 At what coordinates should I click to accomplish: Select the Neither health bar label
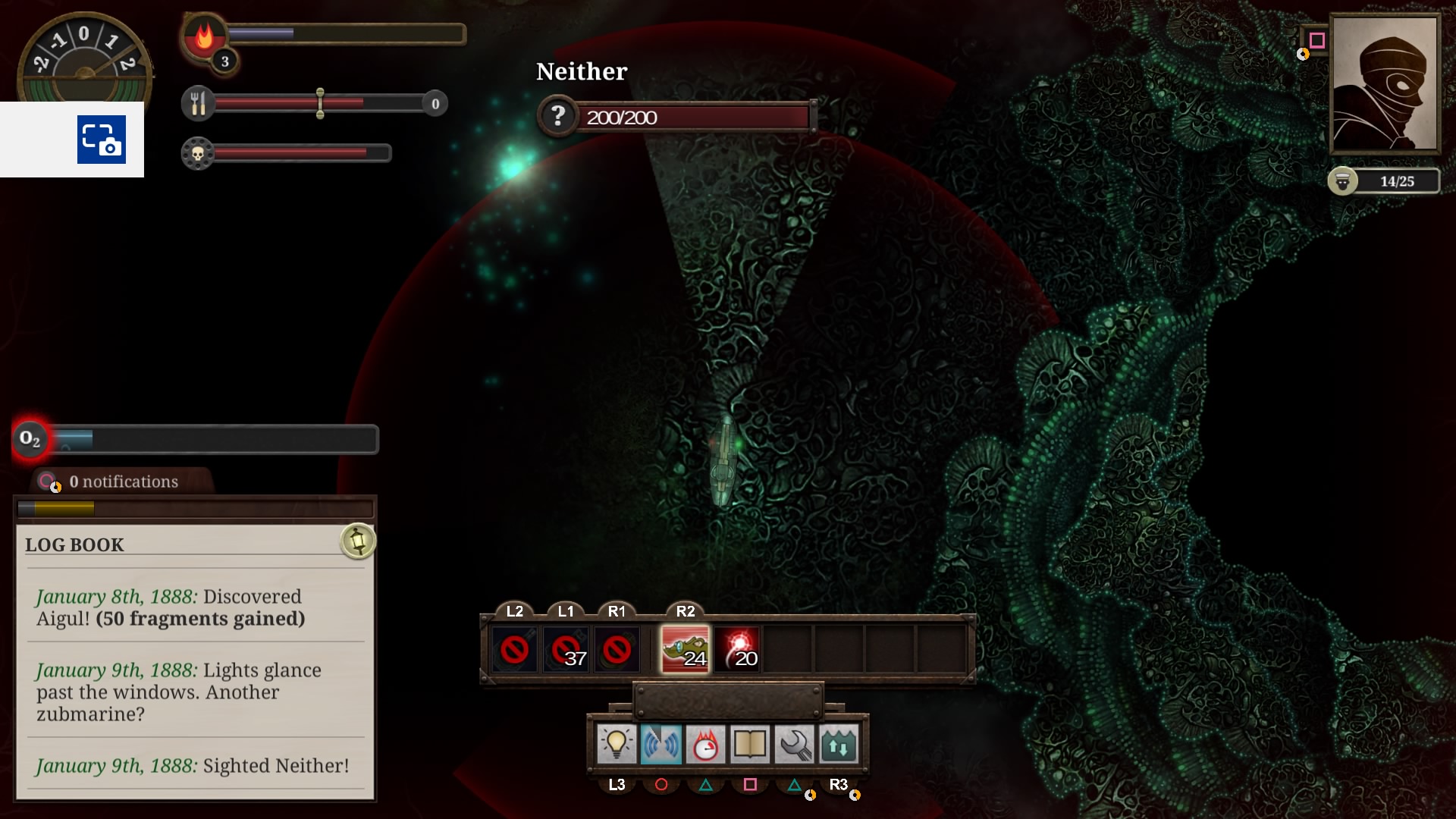click(581, 71)
